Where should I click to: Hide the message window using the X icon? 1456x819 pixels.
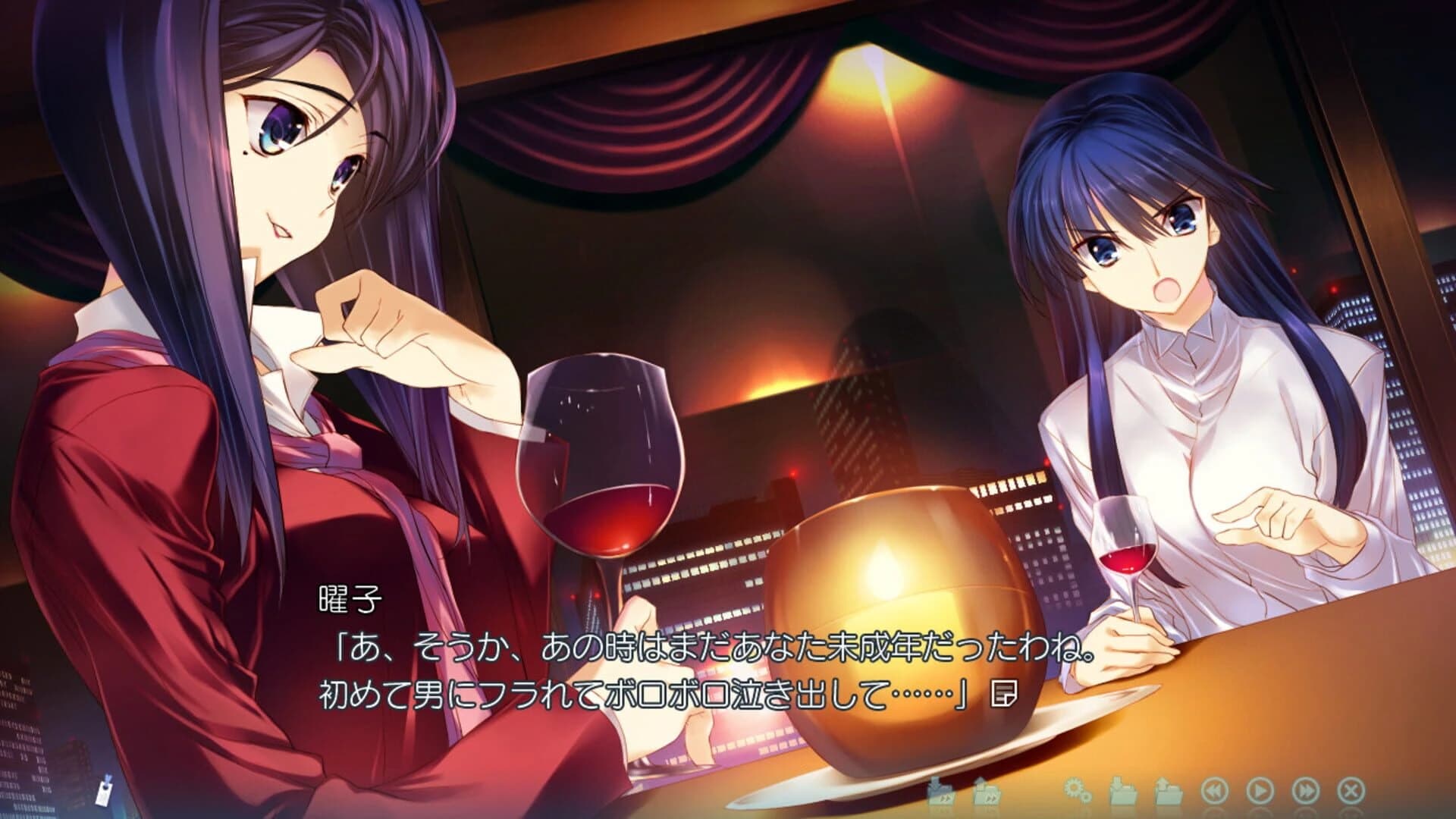(x=1350, y=792)
